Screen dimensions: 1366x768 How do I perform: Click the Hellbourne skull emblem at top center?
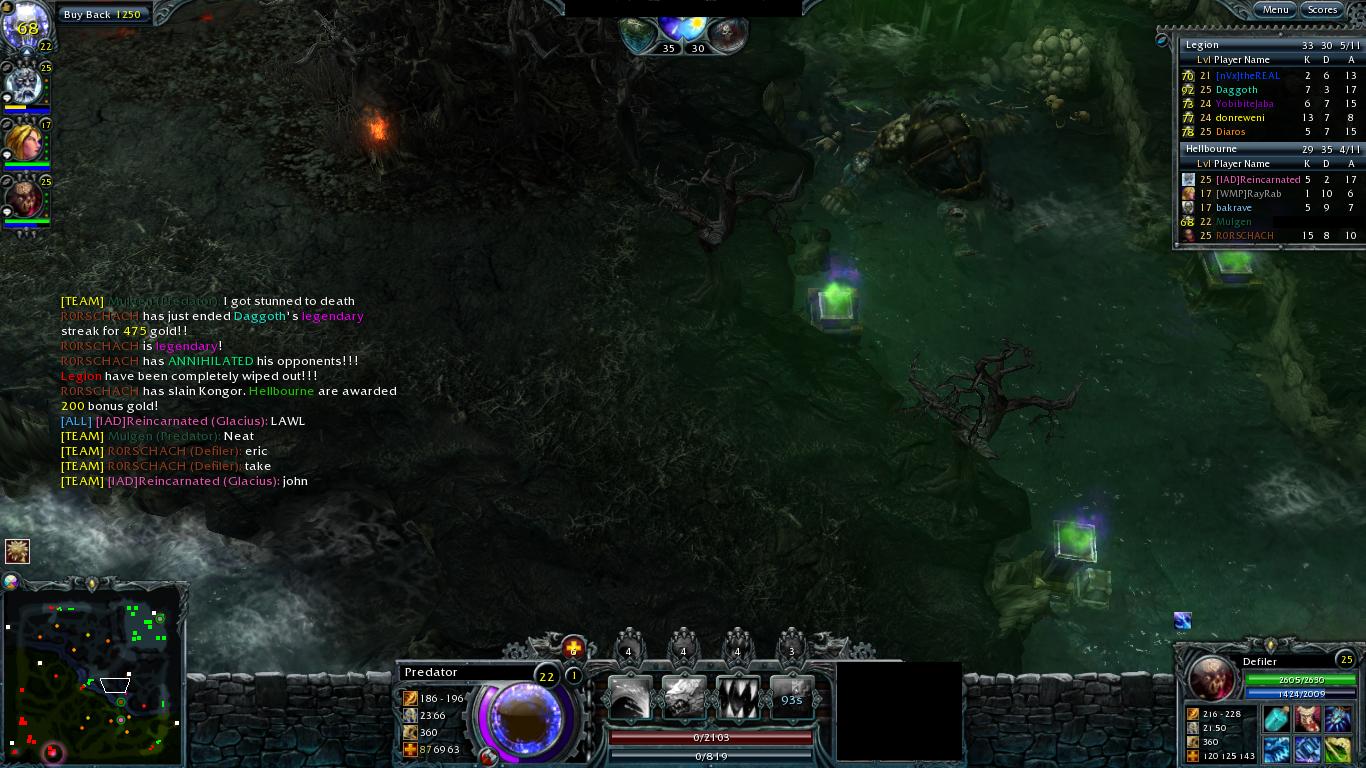pyautogui.click(x=728, y=31)
